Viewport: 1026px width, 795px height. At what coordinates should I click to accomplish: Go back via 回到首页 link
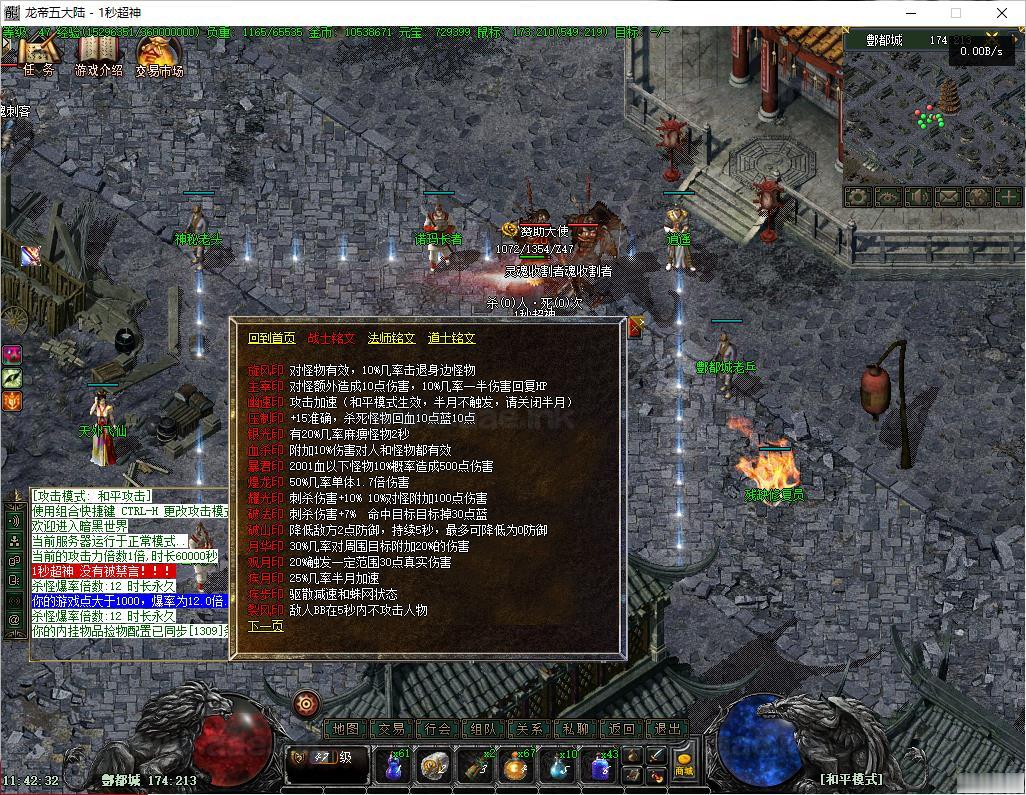(x=271, y=338)
